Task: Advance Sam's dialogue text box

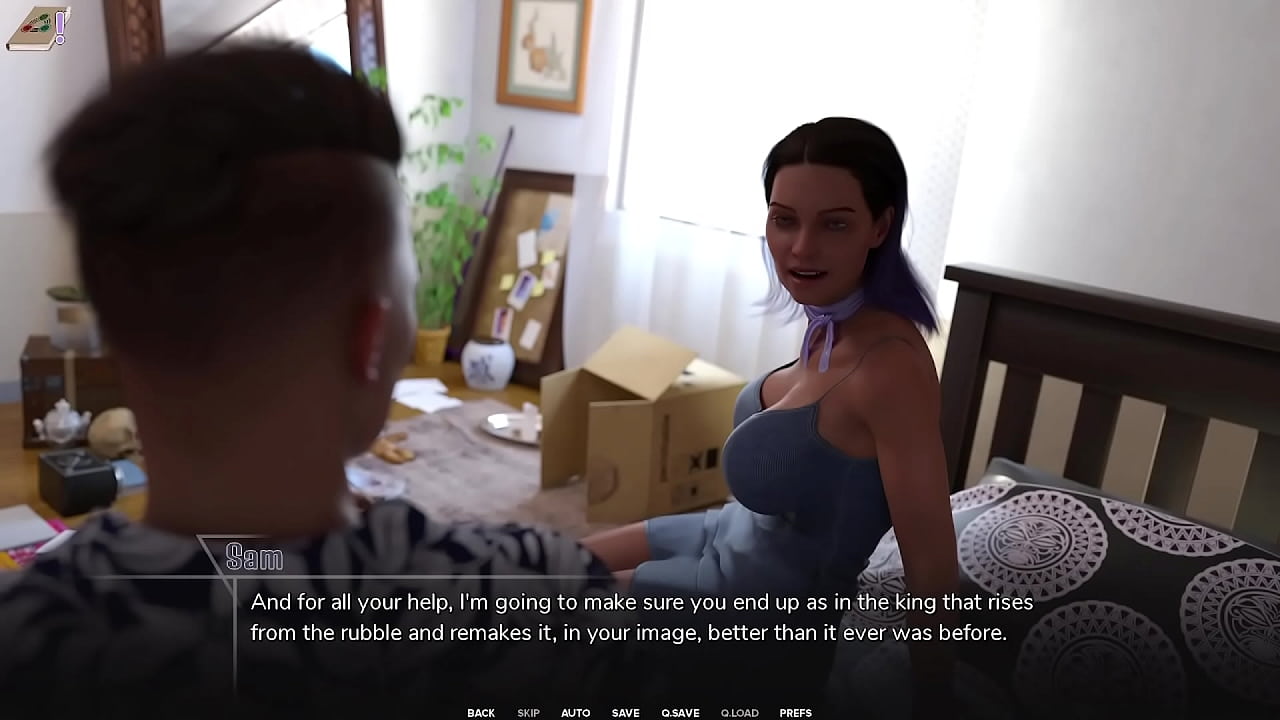Action: (x=640, y=618)
